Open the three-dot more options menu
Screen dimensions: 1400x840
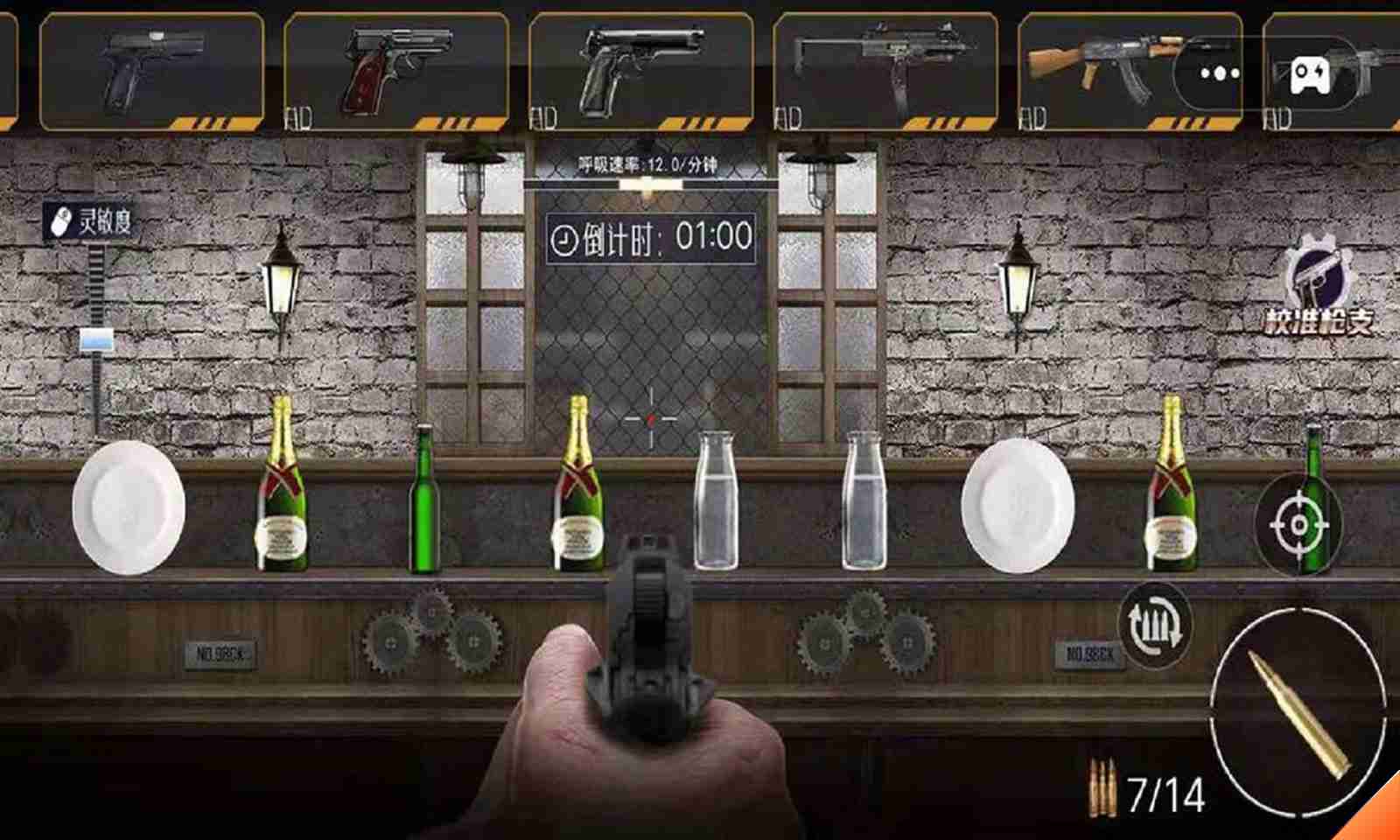point(1220,73)
